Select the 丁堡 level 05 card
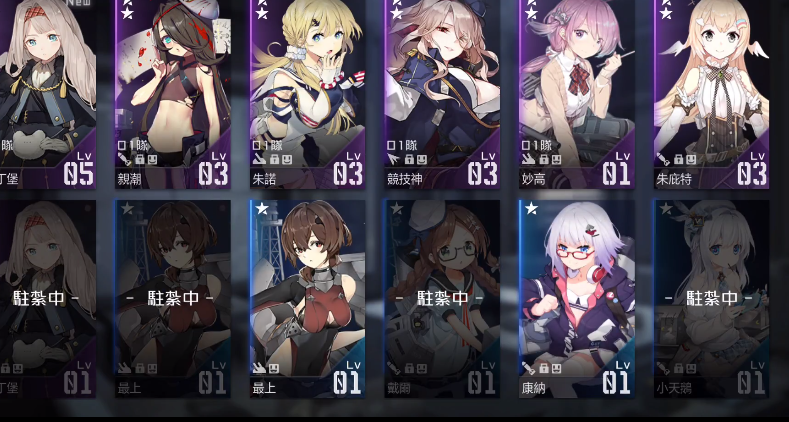Screen dimensions: 789x422 [x=47, y=93]
